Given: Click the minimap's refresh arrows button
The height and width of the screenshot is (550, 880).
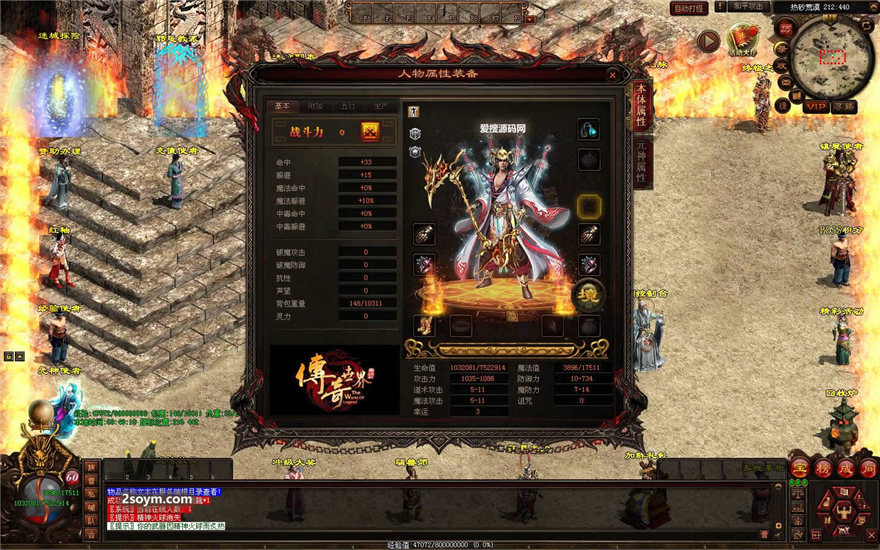Looking at the screenshot, I should (x=866, y=28).
